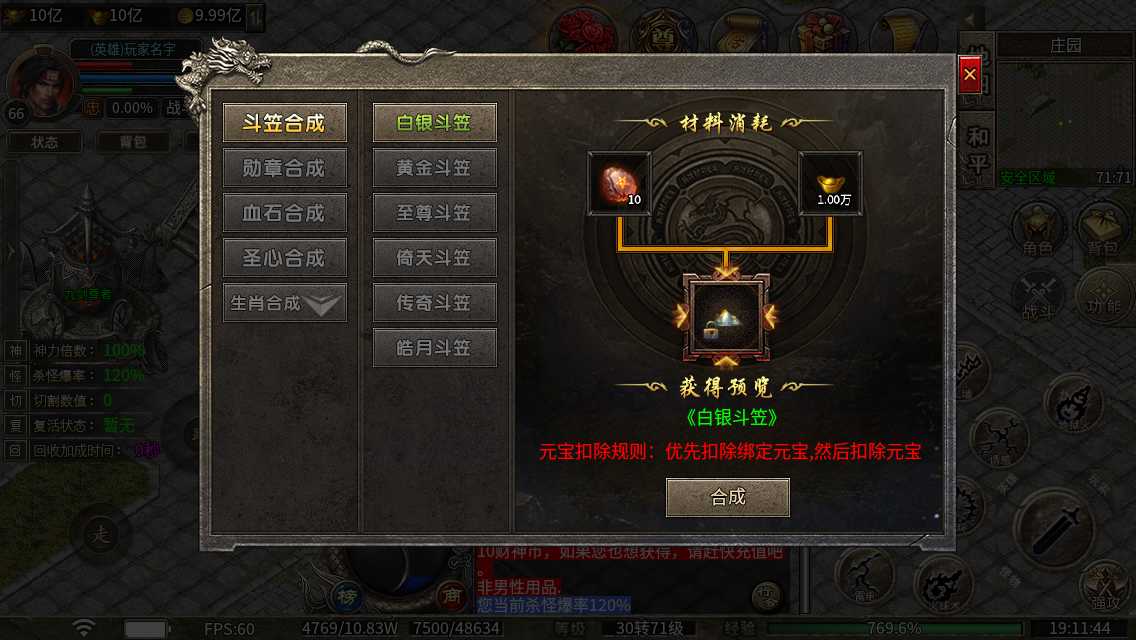Select the 斗笠合成 category
This screenshot has width=1136, height=640.
click(285, 123)
